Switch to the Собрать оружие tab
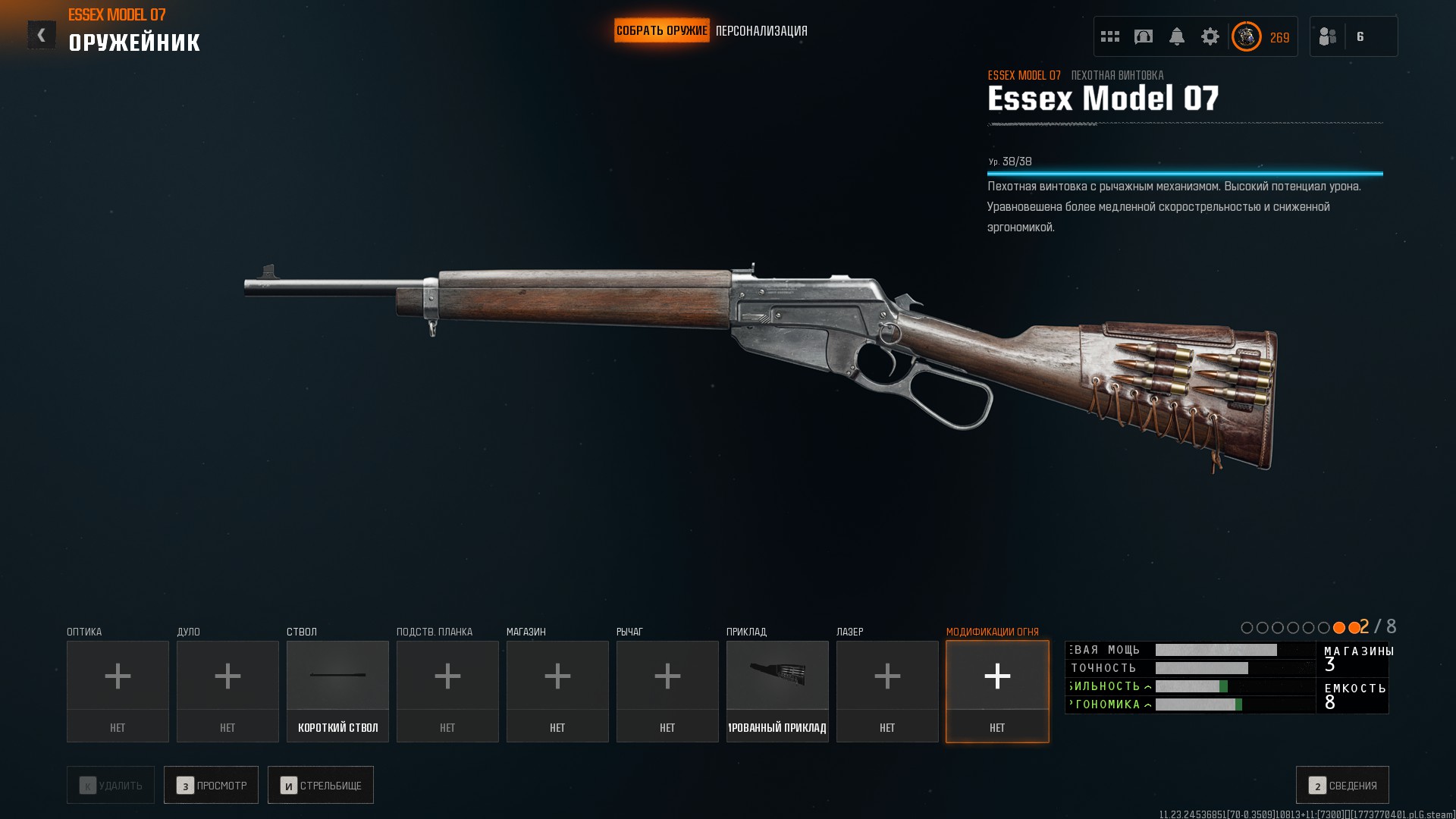 point(661,31)
